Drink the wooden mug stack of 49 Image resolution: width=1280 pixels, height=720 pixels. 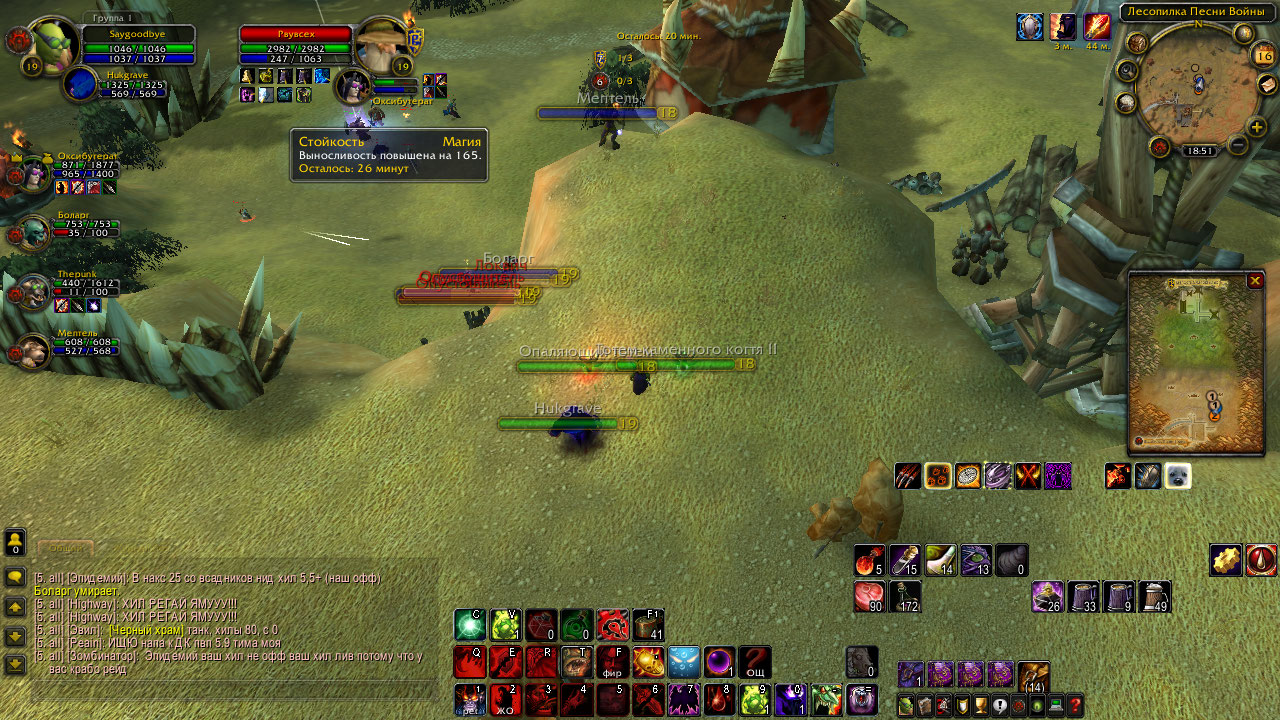[1154, 597]
